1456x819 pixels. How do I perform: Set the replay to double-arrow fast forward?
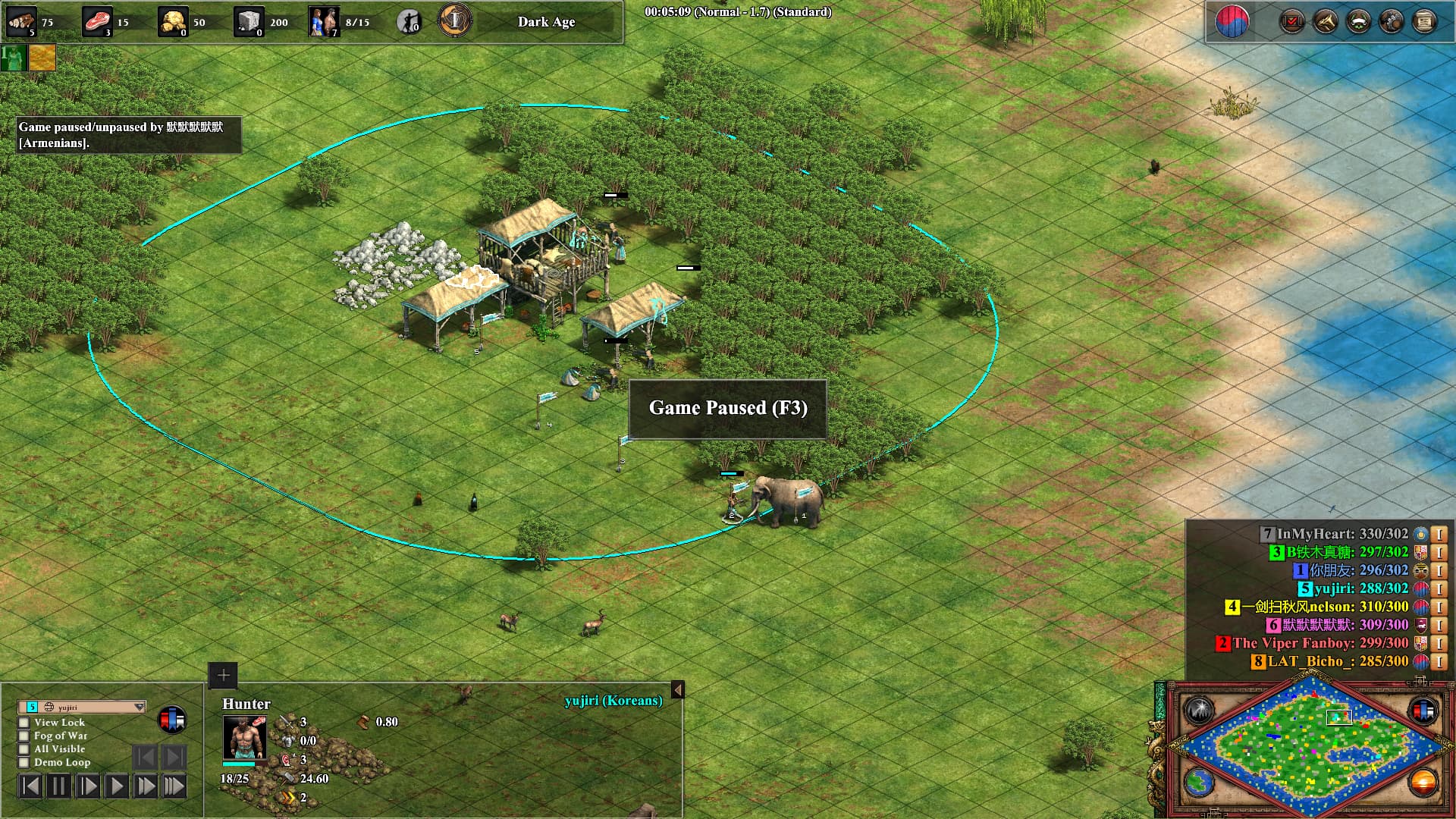(x=145, y=786)
